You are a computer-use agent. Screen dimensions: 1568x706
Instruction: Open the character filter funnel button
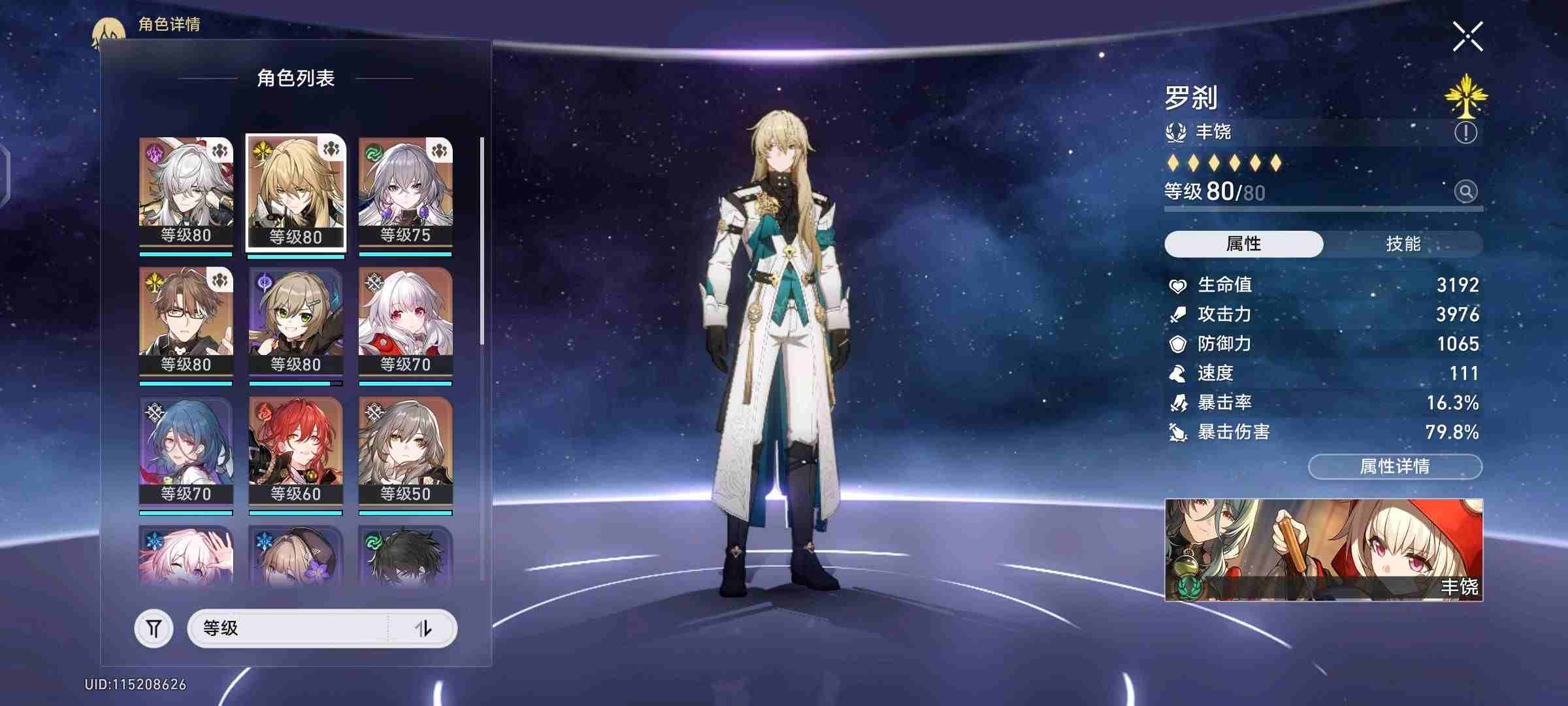(x=154, y=628)
